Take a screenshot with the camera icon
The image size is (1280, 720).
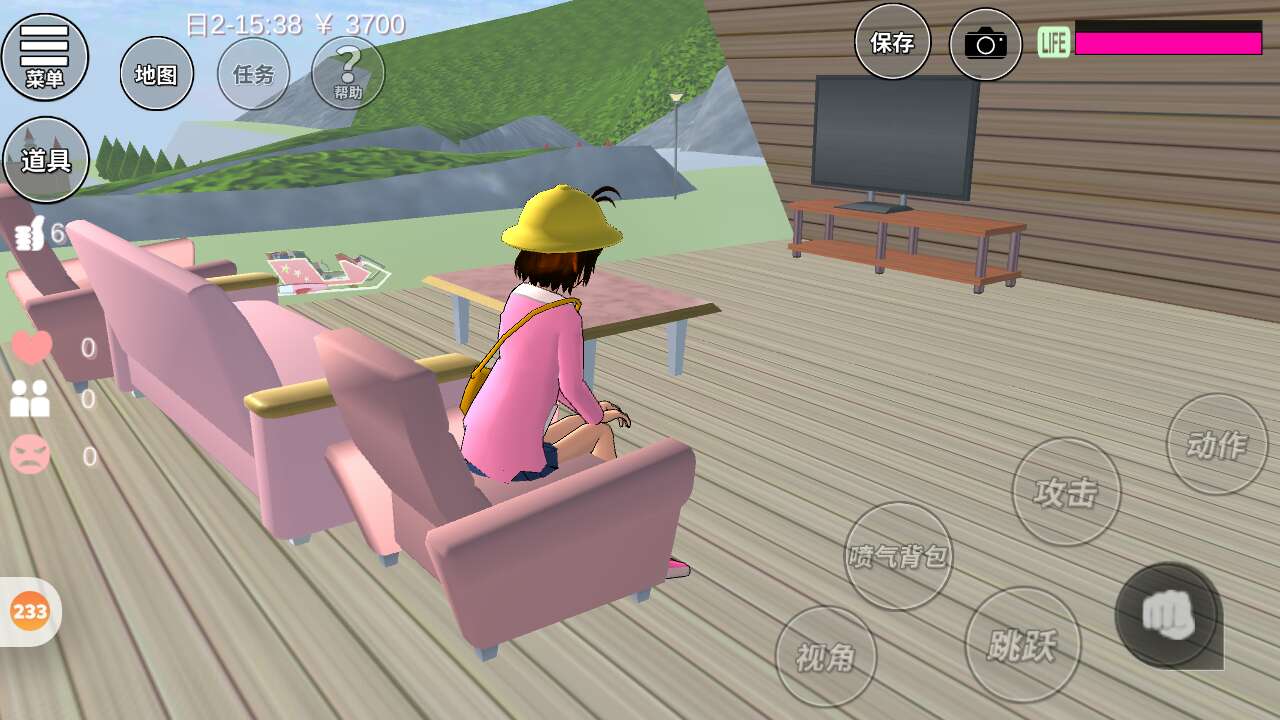click(985, 44)
